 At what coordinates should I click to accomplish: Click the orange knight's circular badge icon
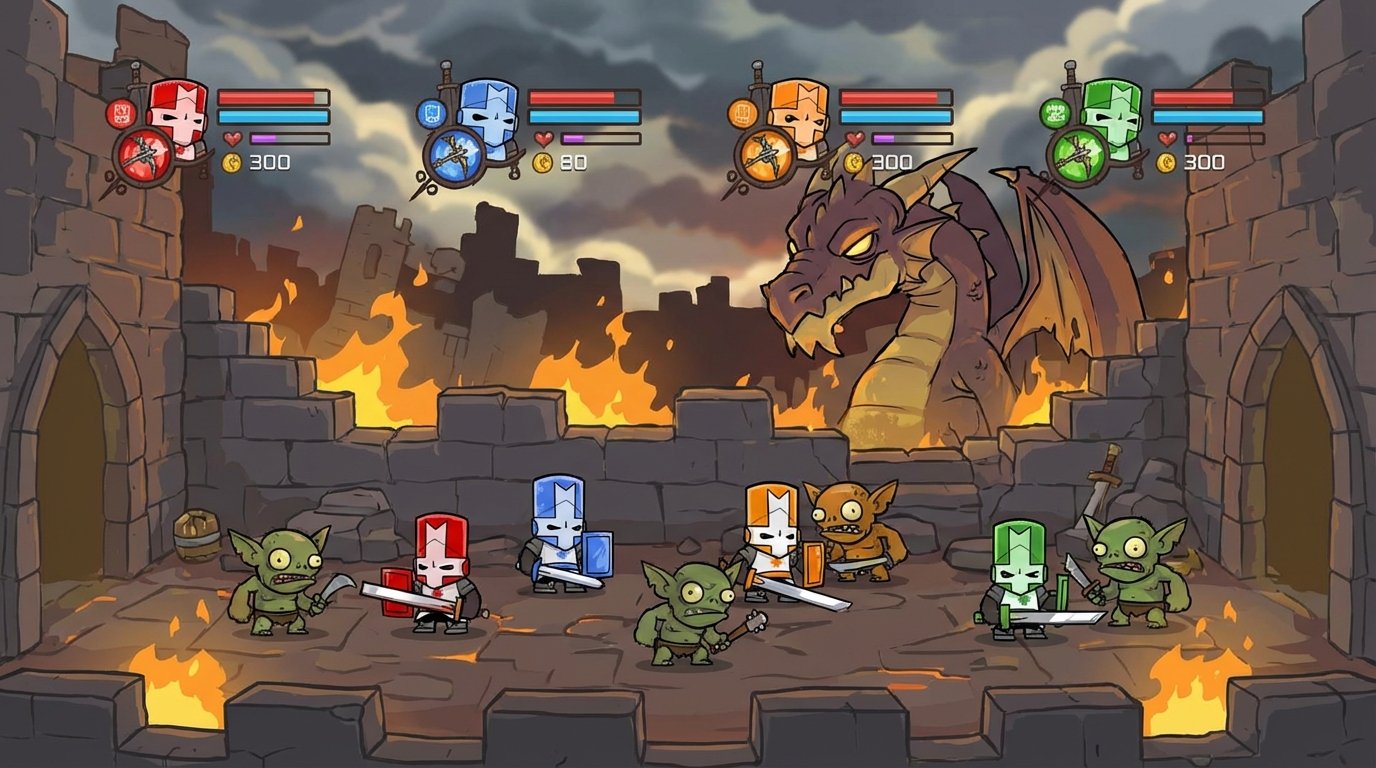coord(742,111)
